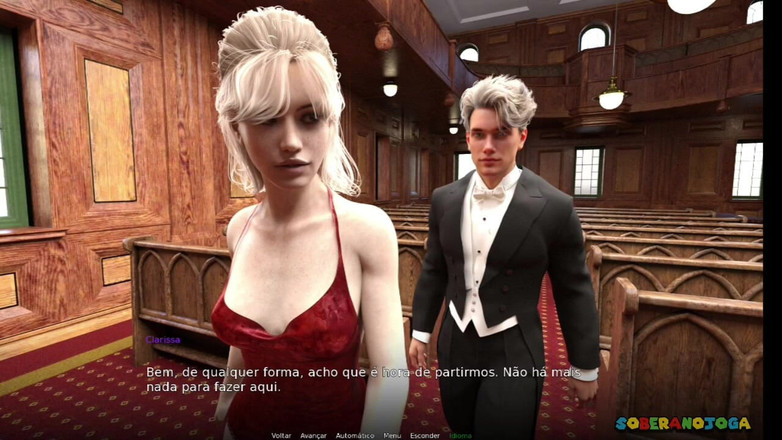The height and width of the screenshot is (440, 782).
Task: Click Voltar to go back
Action: coord(281,435)
